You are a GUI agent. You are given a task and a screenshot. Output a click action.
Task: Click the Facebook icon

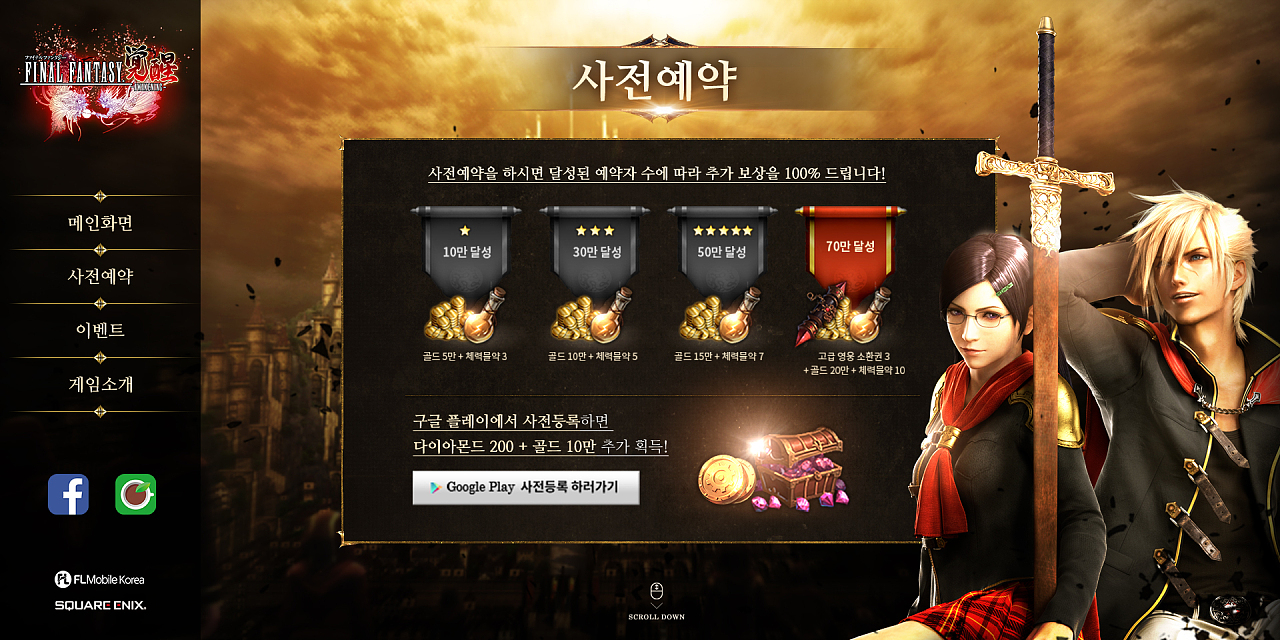(x=69, y=494)
